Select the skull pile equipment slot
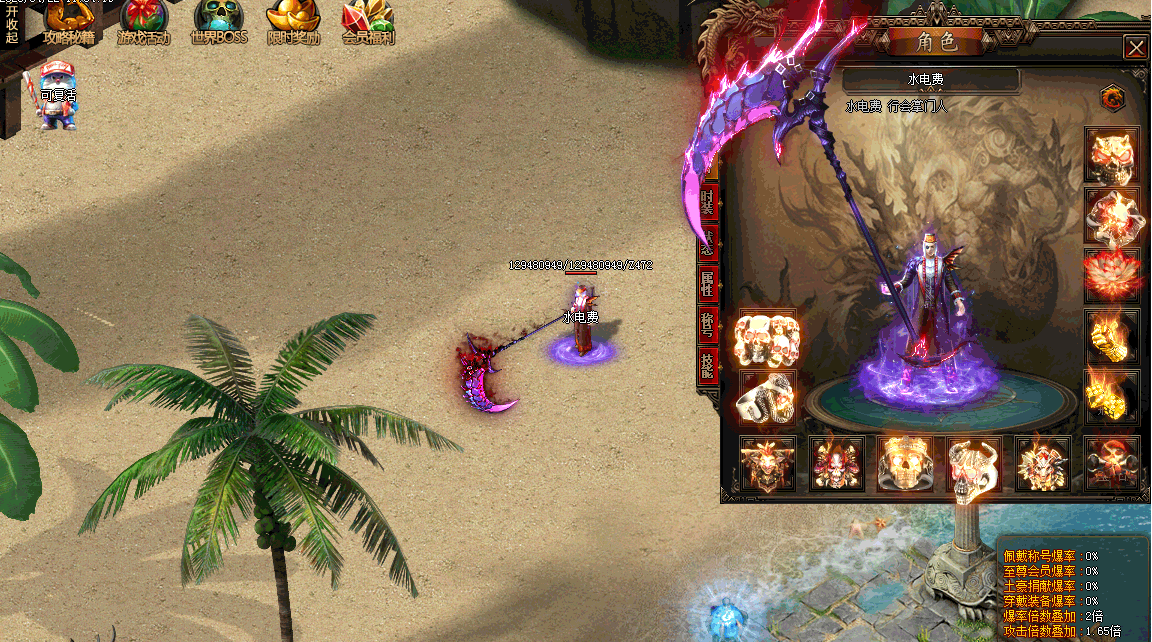 (768, 339)
